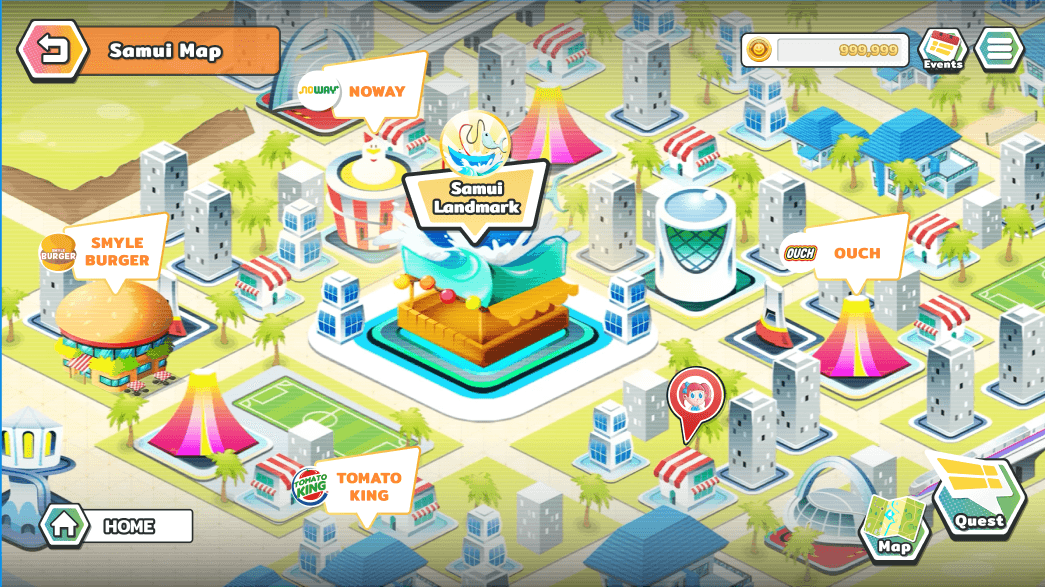This screenshot has height=587, width=1045.
Task: Go back using the arrow button
Action: [x=46, y=50]
